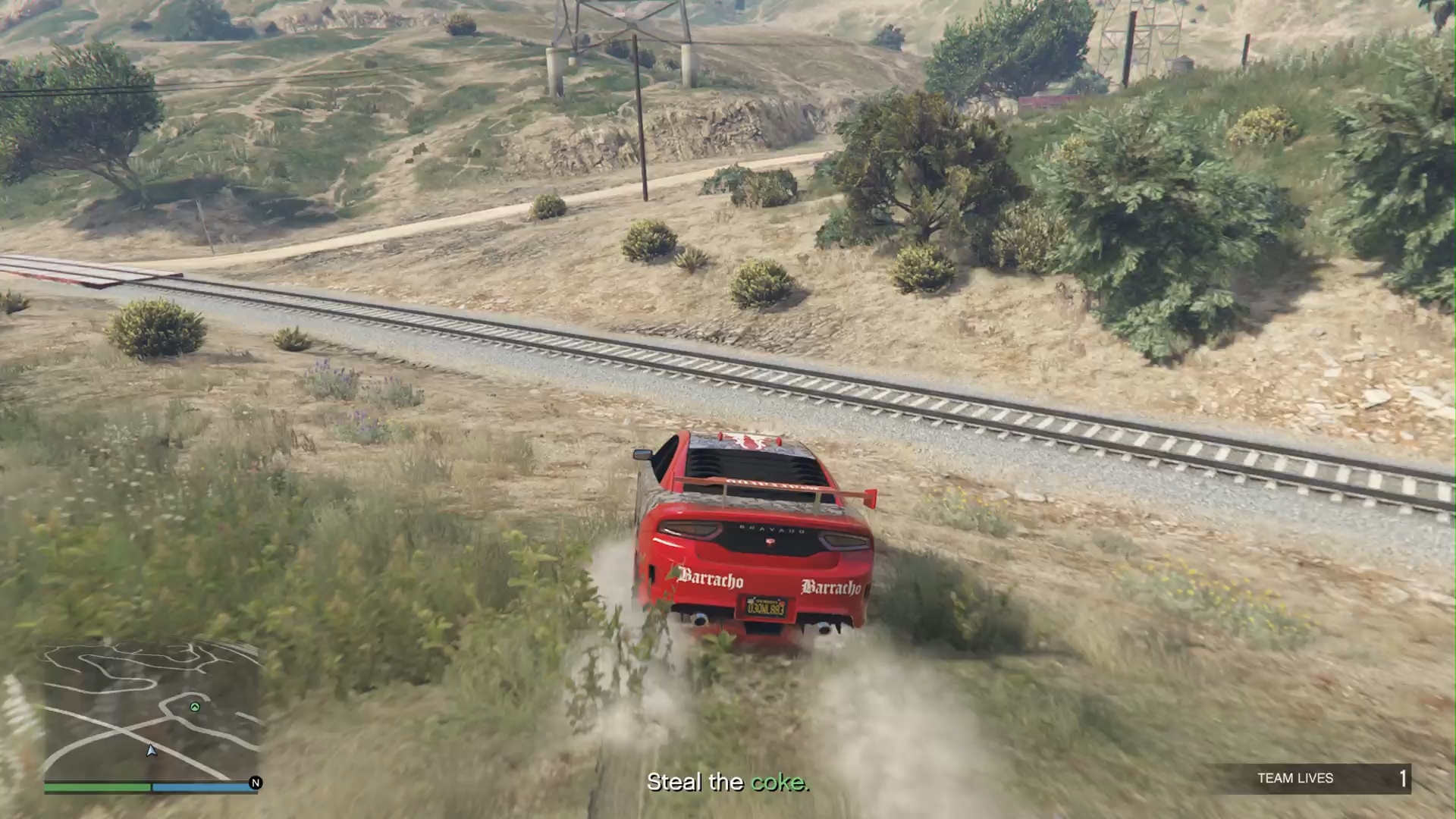This screenshot has width=1456, height=819.
Task: Select the green objective blip on minimap
Action: pyautogui.click(x=195, y=707)
